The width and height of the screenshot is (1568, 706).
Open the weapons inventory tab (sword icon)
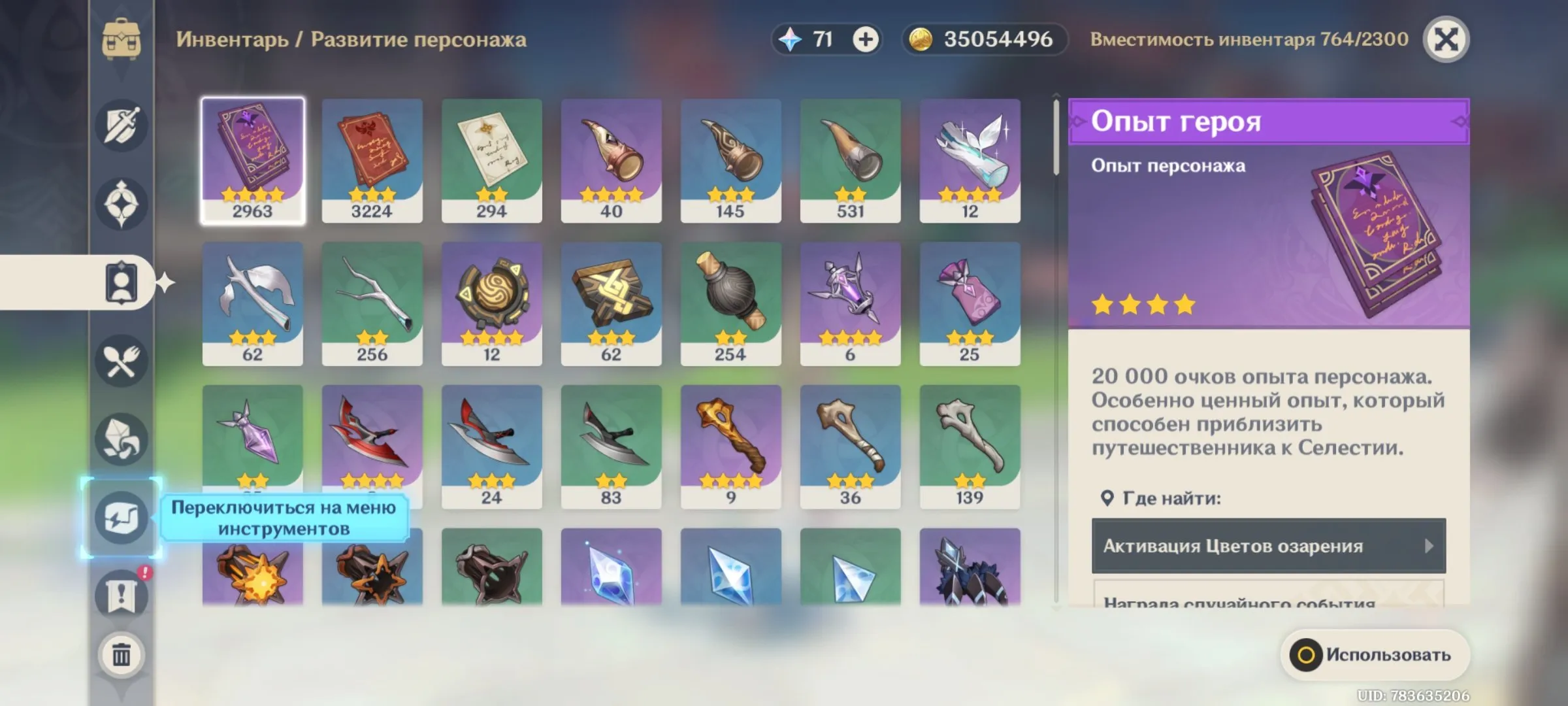121,126
